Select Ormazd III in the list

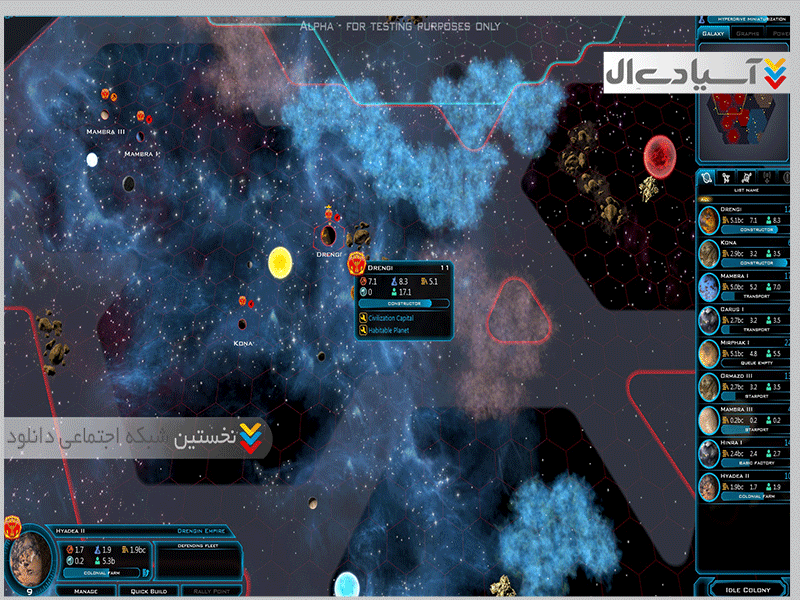click(745, 384)
